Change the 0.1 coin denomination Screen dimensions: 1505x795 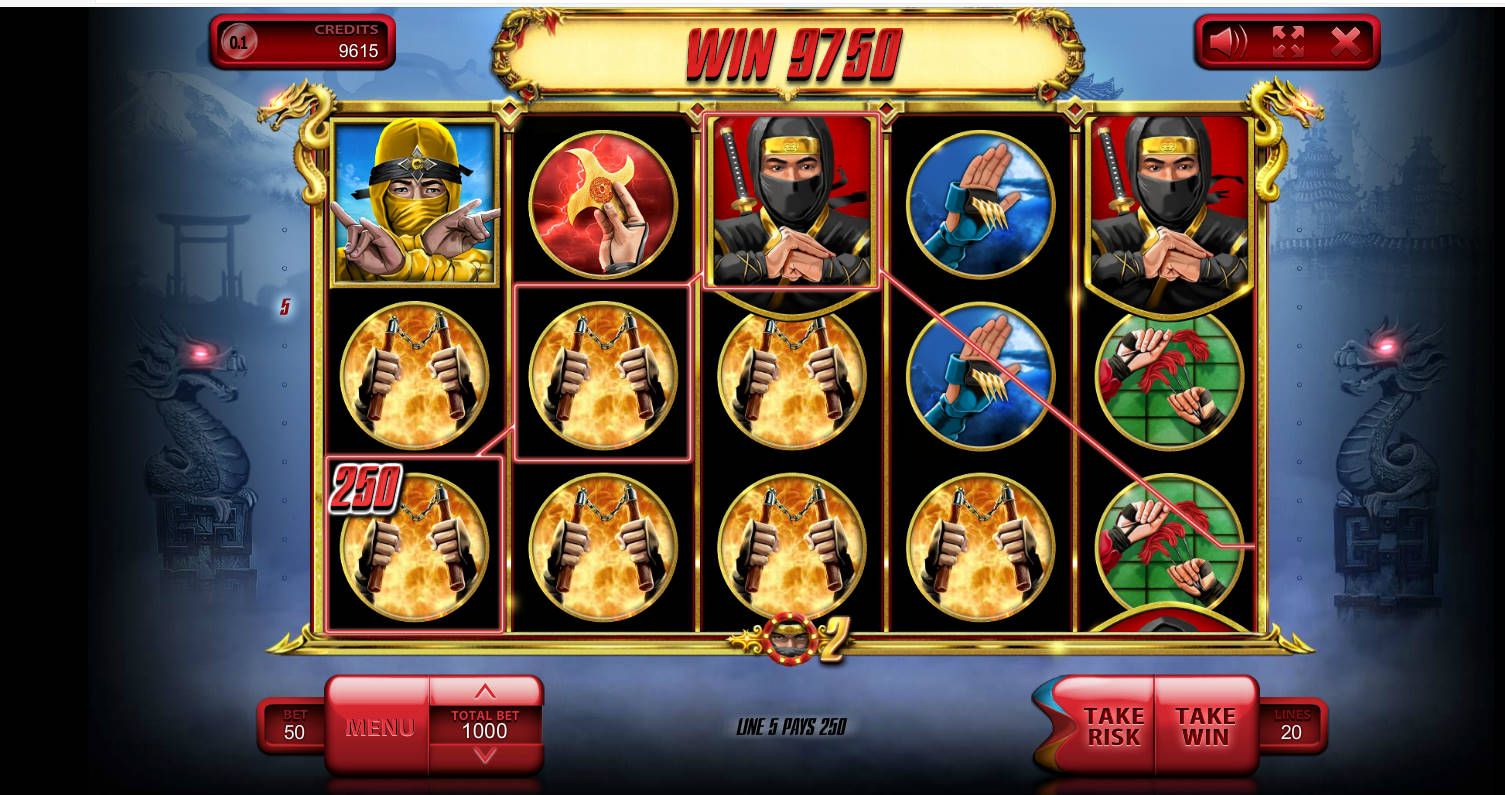point(239,42)
